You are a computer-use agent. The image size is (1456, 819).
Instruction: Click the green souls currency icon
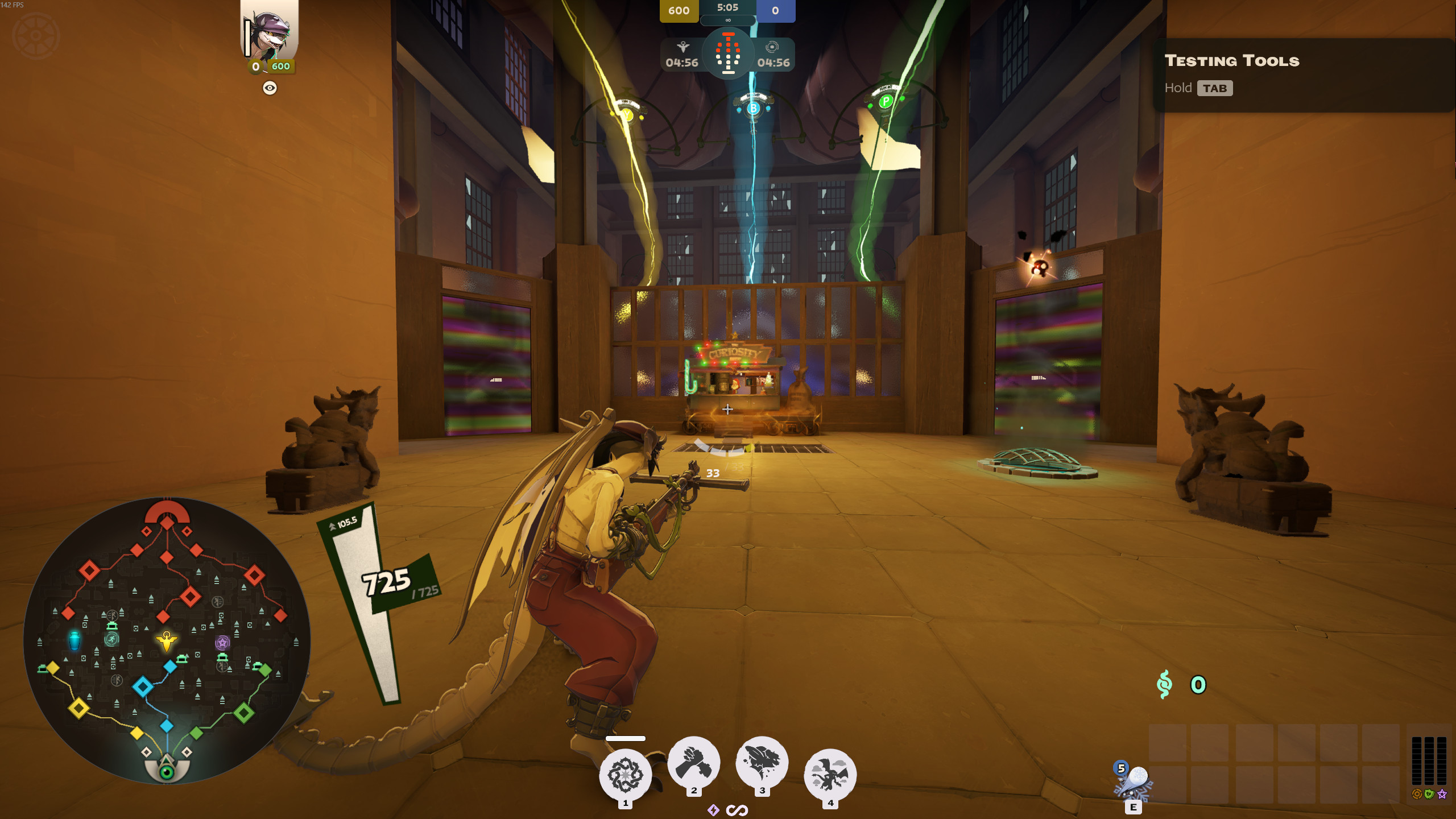1164,684
